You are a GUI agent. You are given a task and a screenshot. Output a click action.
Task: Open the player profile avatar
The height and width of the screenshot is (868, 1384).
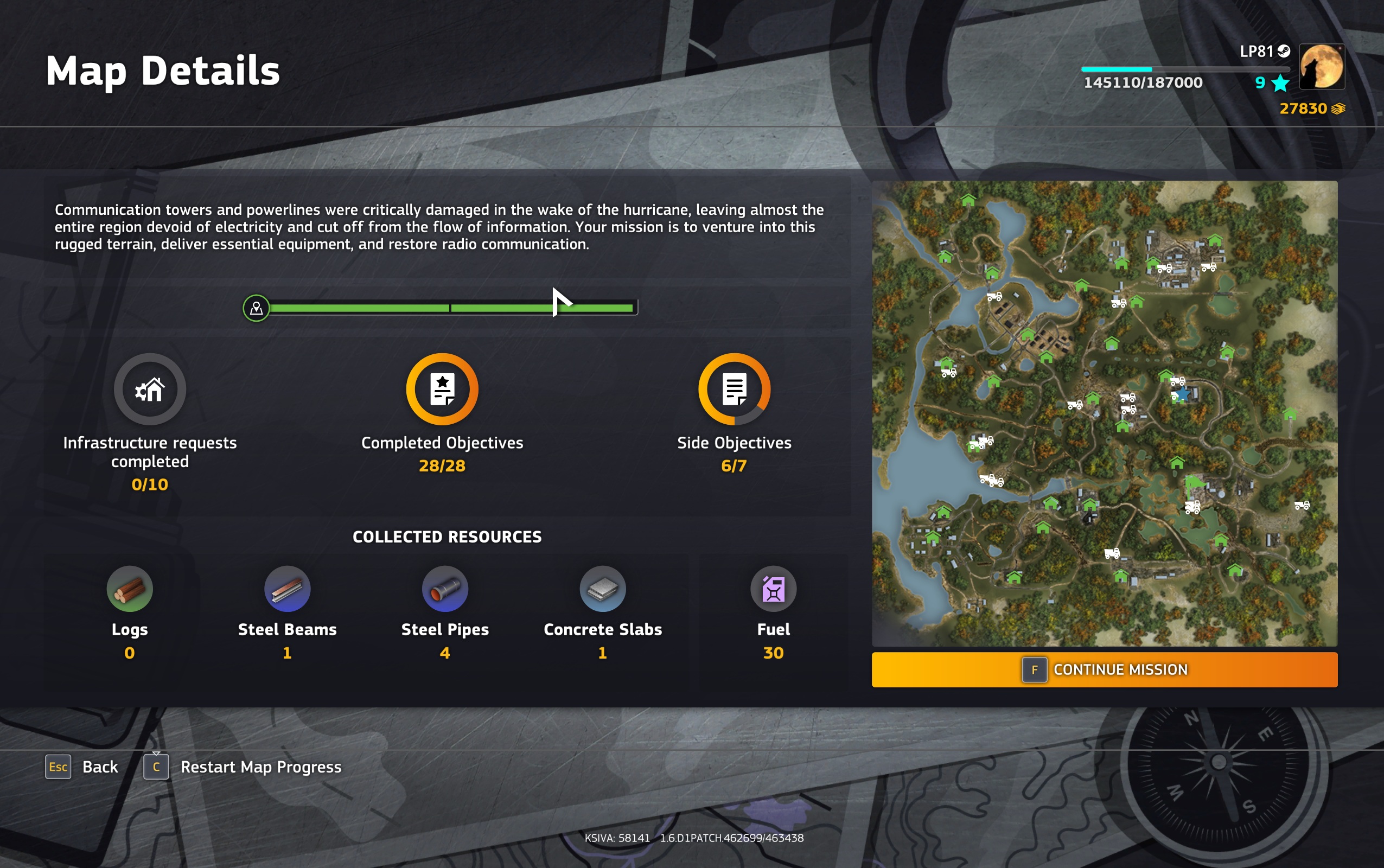tap(1323, 67)
